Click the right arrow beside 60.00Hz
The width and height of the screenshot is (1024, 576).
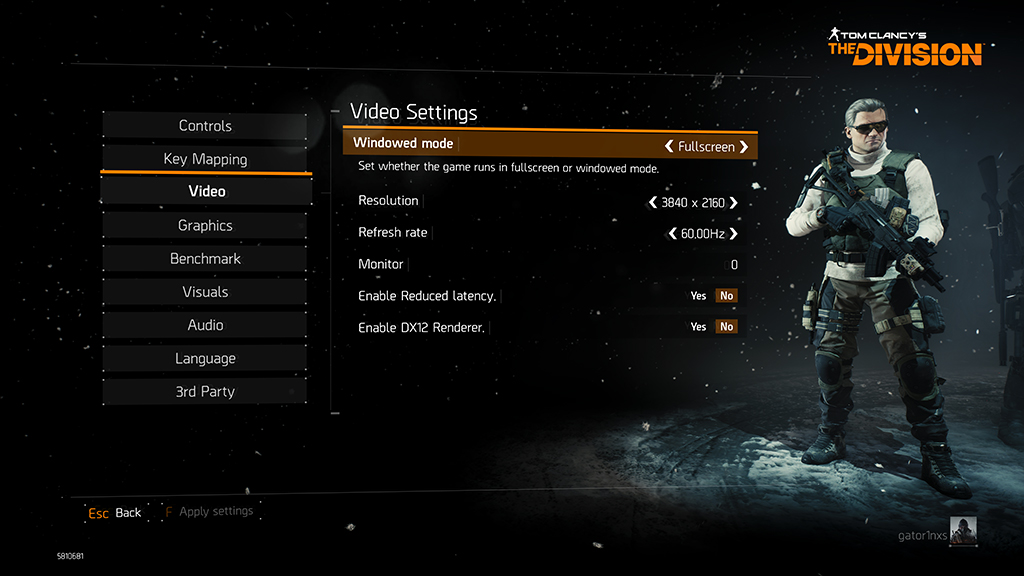tap(734, 234)
